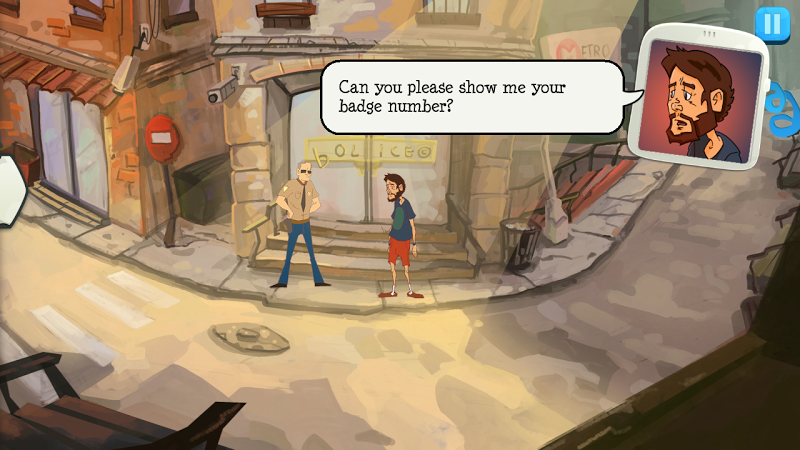Pause the game with the blue pause button

(771, 23)
